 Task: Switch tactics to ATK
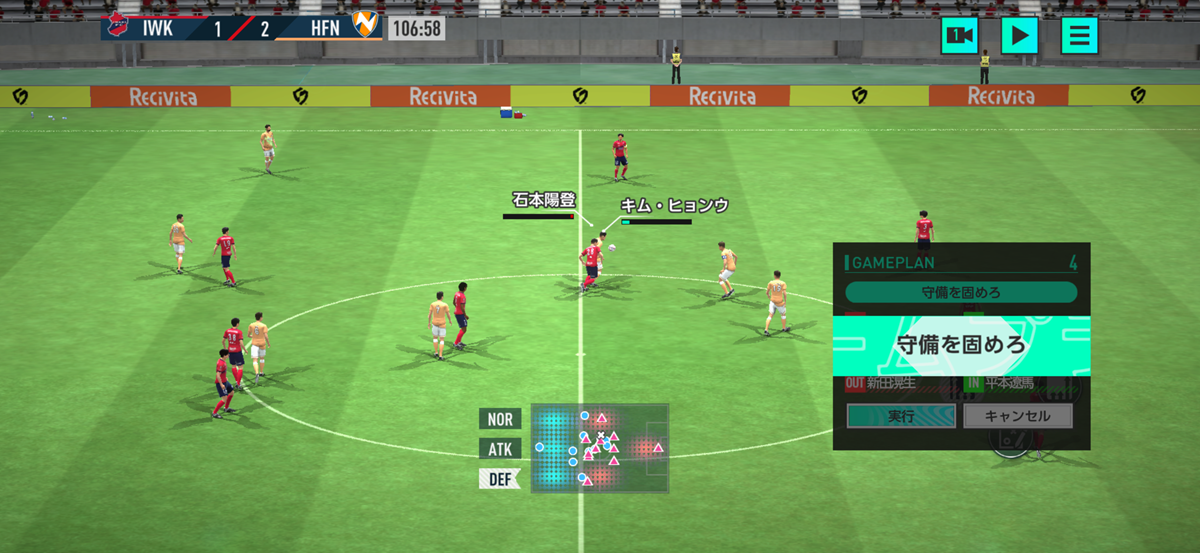(x=499, y=449)
